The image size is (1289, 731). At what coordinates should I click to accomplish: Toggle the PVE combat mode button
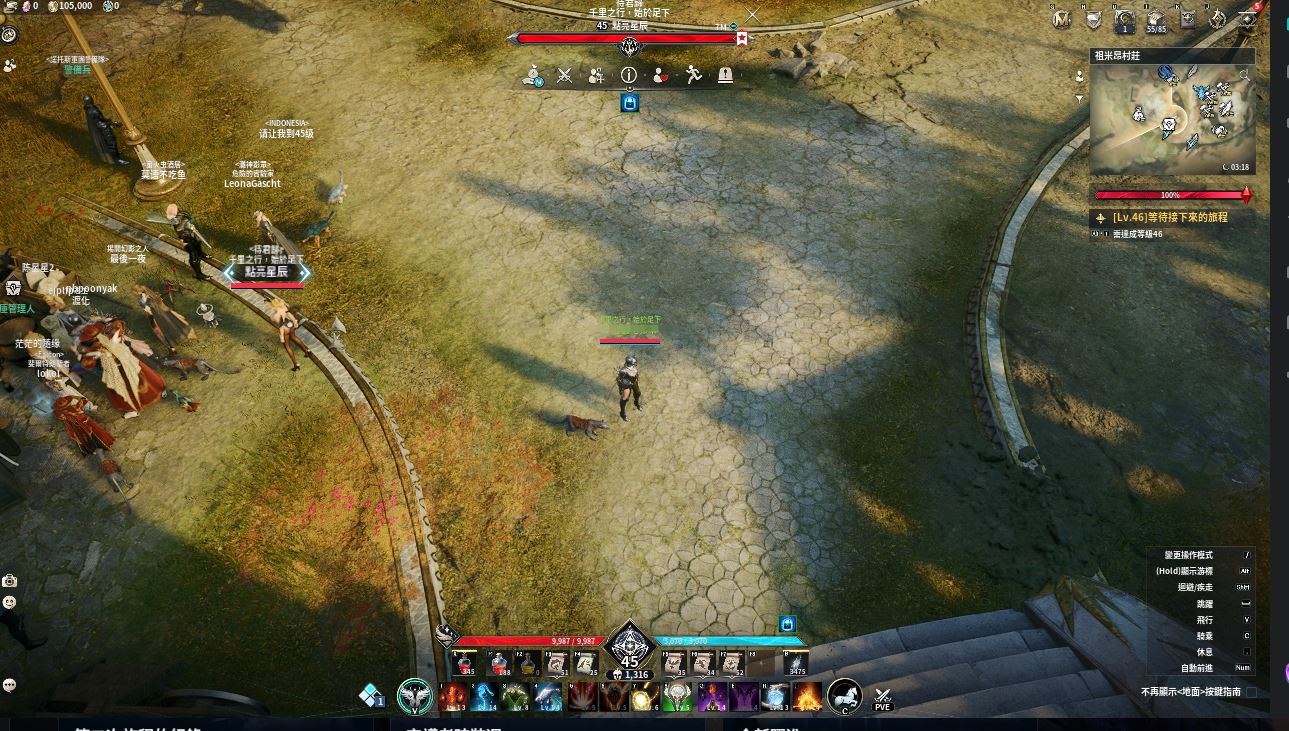coord(883,697)
